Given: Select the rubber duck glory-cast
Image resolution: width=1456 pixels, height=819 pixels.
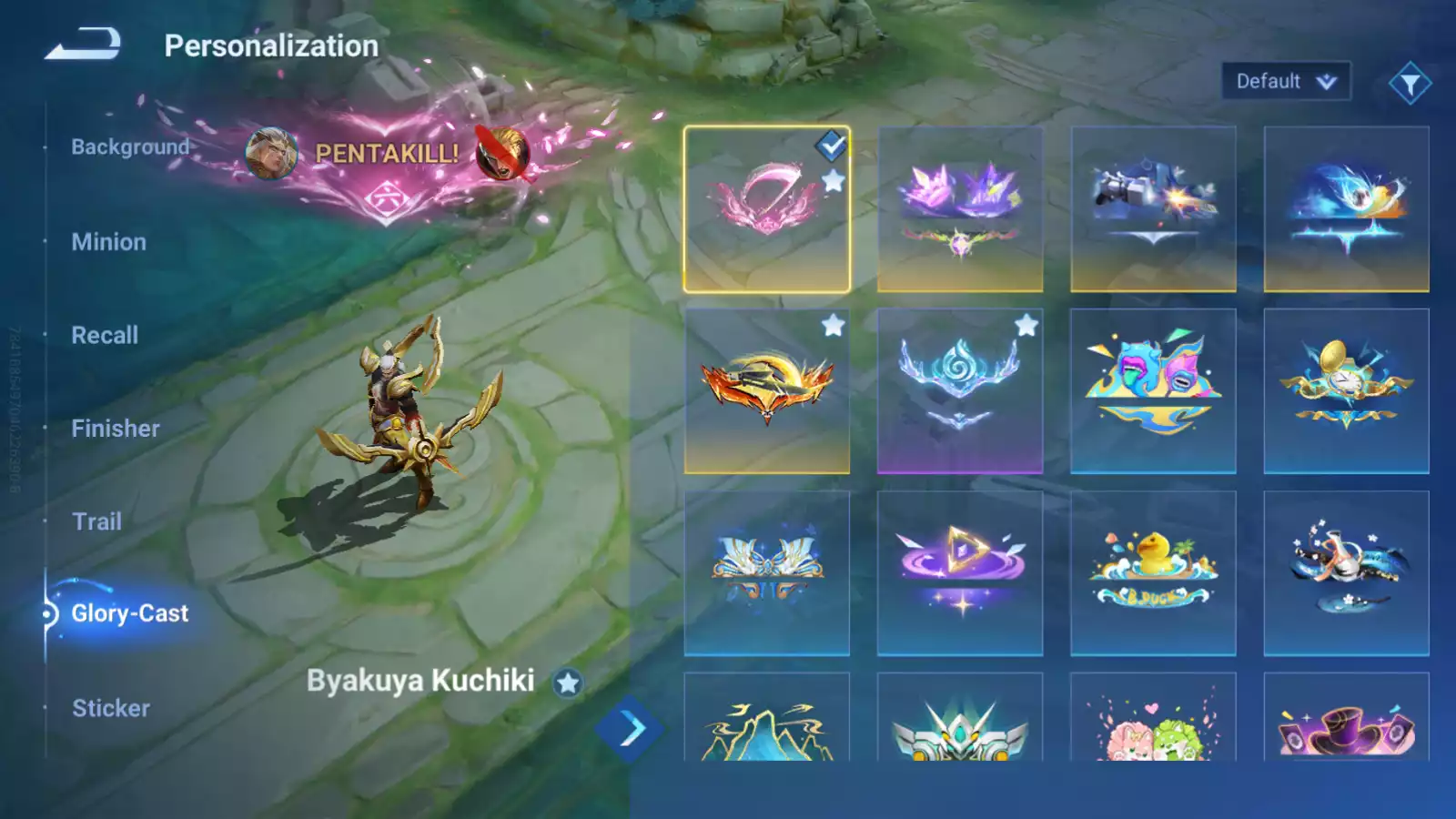Looking at the screenshot, I should coord(1152,573).
